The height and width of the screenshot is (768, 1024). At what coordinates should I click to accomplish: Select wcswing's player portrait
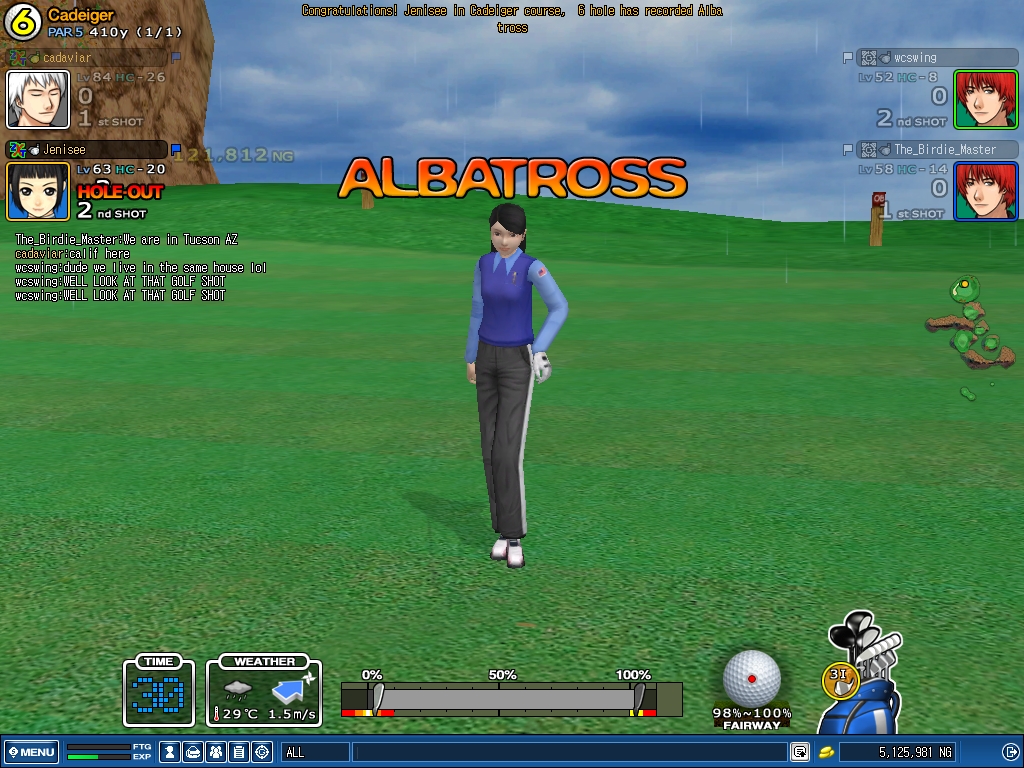pyautogui.click(x=985, y=99)
